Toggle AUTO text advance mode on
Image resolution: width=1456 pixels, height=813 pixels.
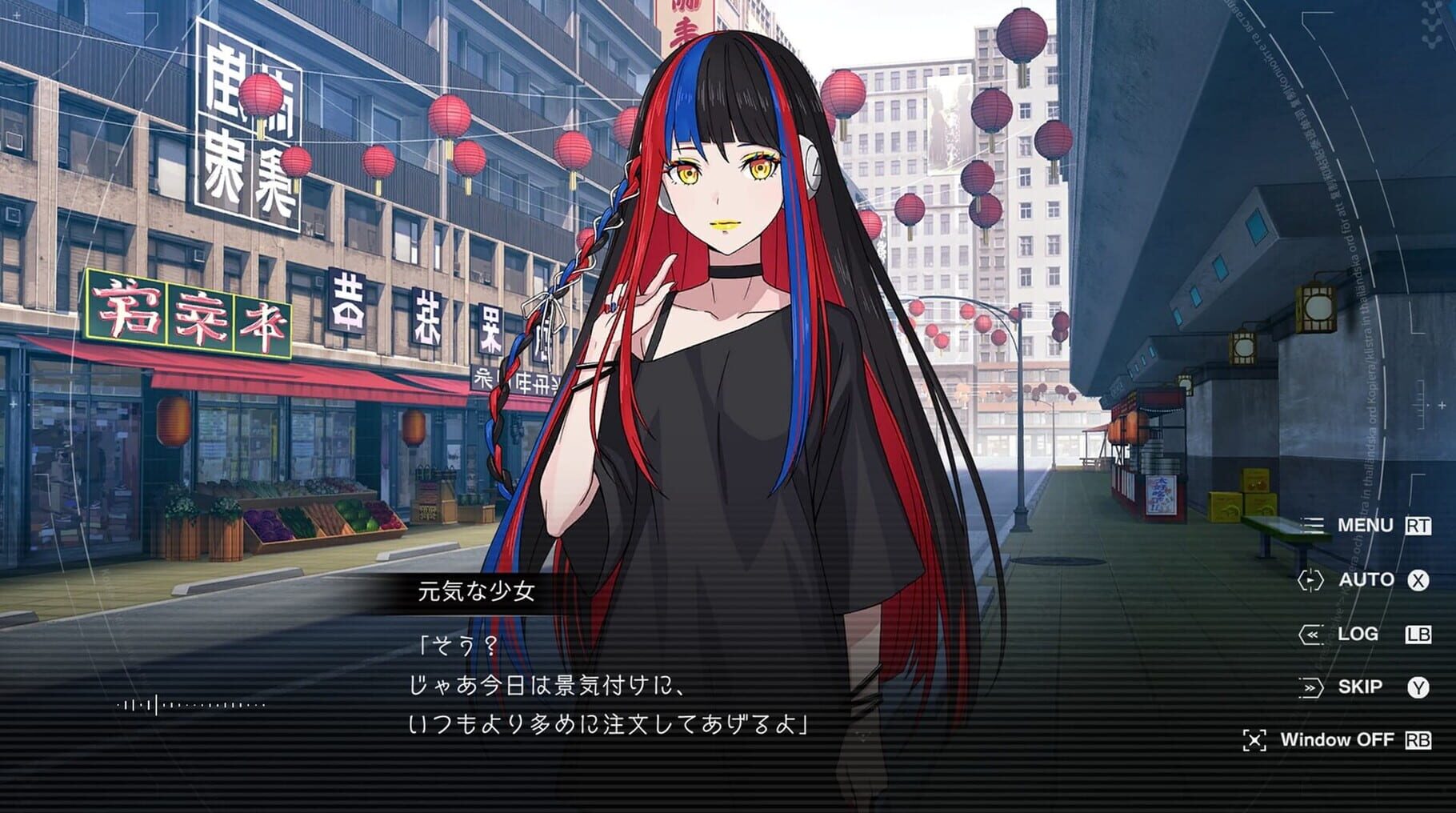coord(1368,579)
